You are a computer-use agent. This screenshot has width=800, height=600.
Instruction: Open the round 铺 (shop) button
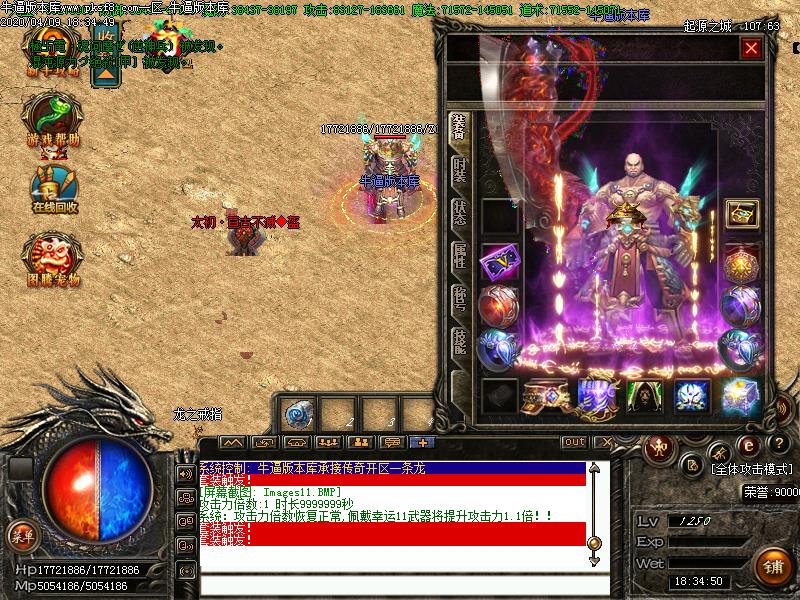(x=772, y=567)
